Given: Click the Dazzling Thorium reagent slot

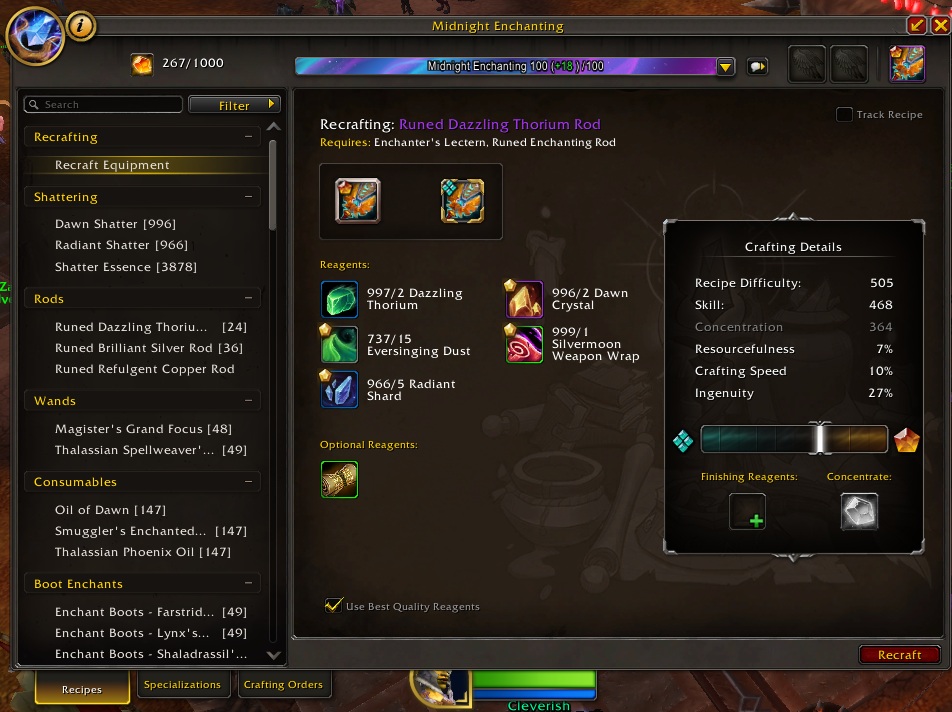Looking at the screenshot, I should [x=339, y=299].
